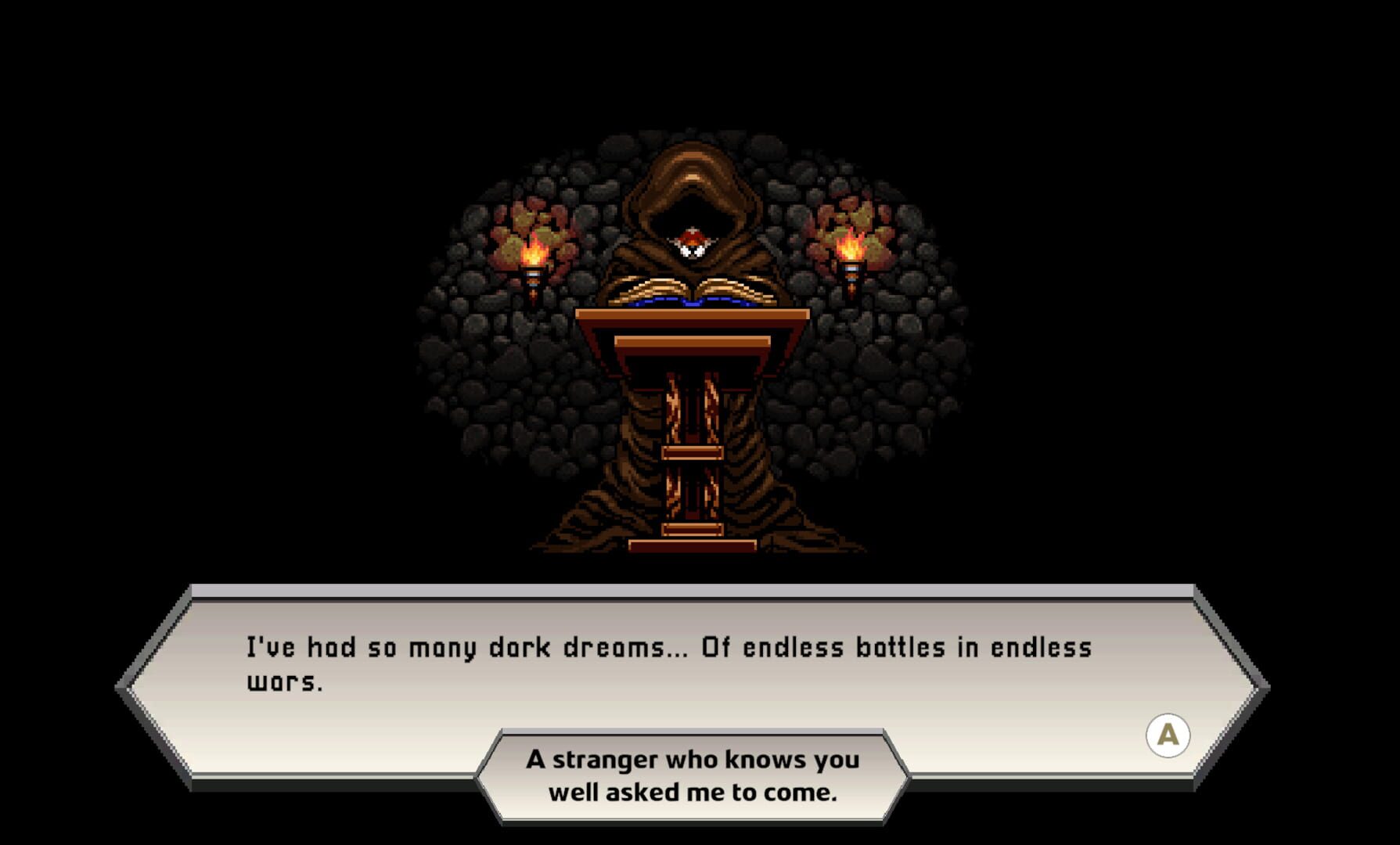Choose the reply 'A stranger who knows you well asked me to come'

pos(693,773)
